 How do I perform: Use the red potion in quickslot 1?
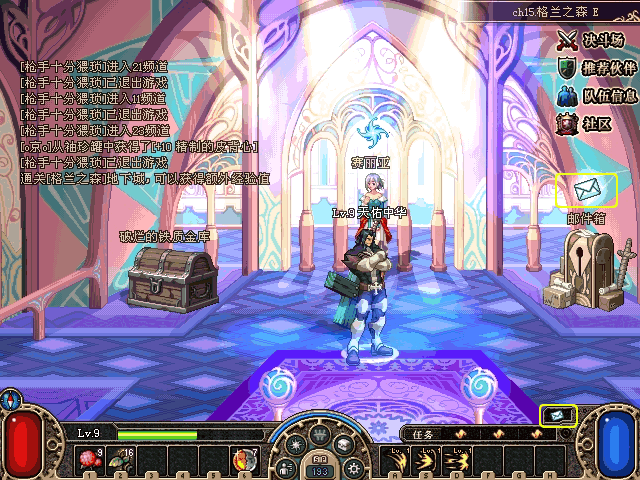click(90, 460)
